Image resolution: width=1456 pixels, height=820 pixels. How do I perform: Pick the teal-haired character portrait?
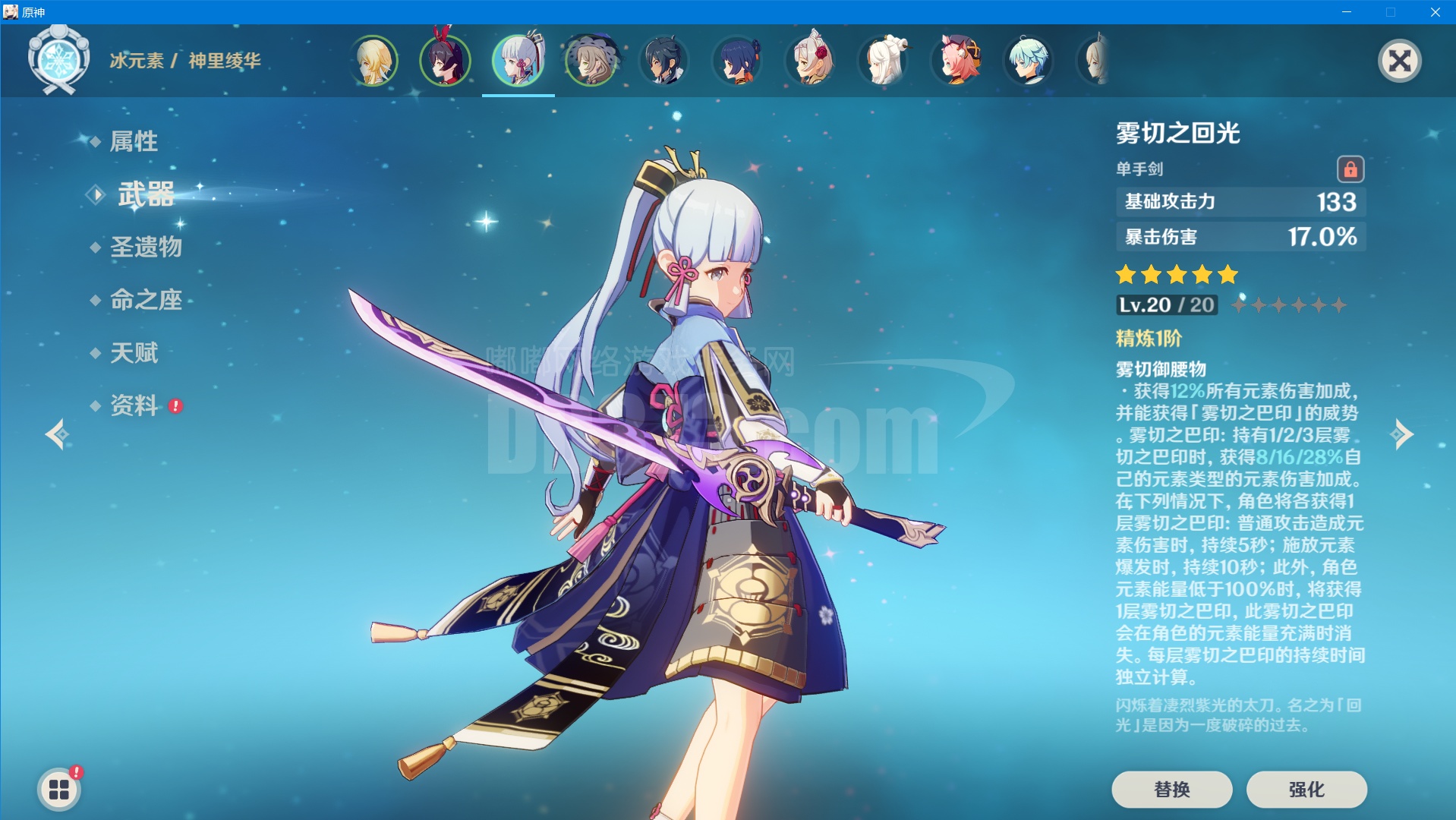[1029, 61]
